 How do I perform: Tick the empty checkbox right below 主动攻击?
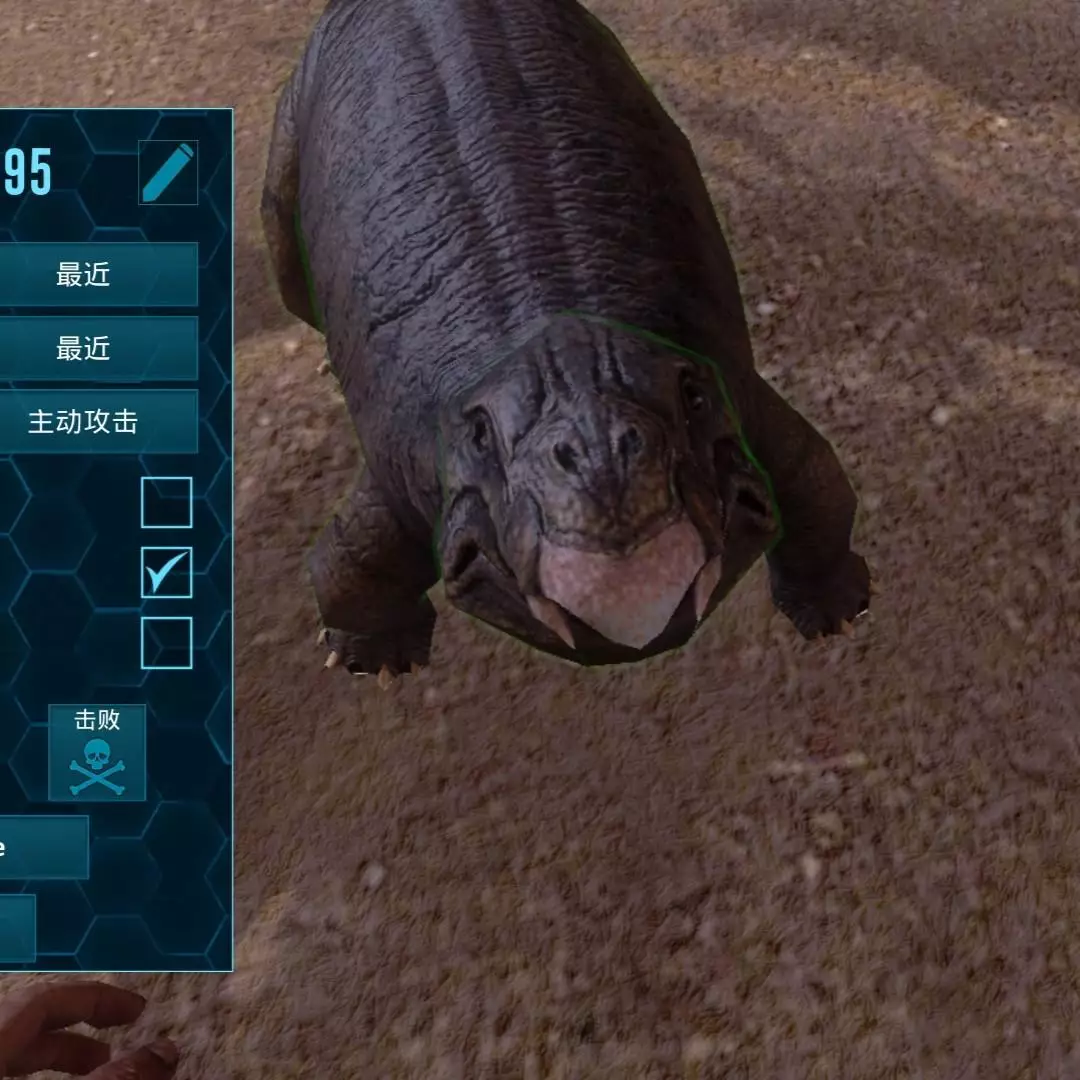click(x=166, y=503)
